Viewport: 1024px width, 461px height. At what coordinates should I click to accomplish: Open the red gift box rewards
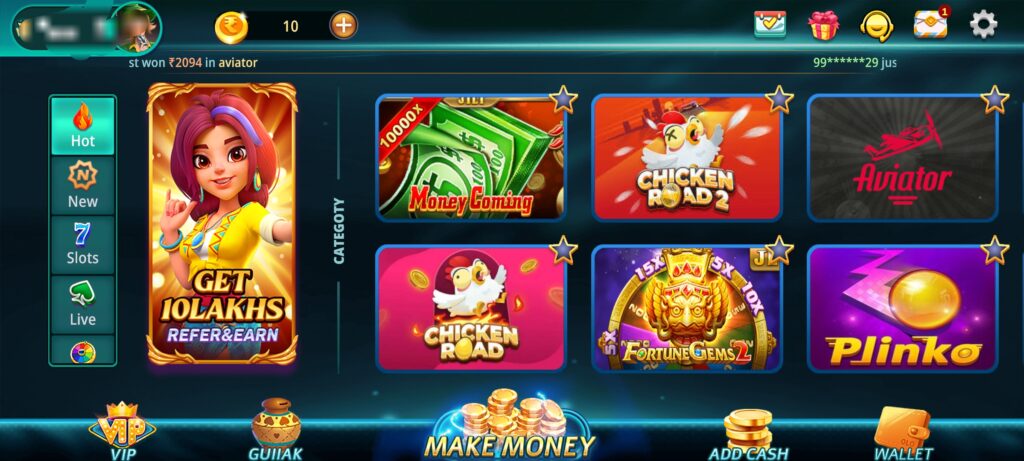pos(824,25)
